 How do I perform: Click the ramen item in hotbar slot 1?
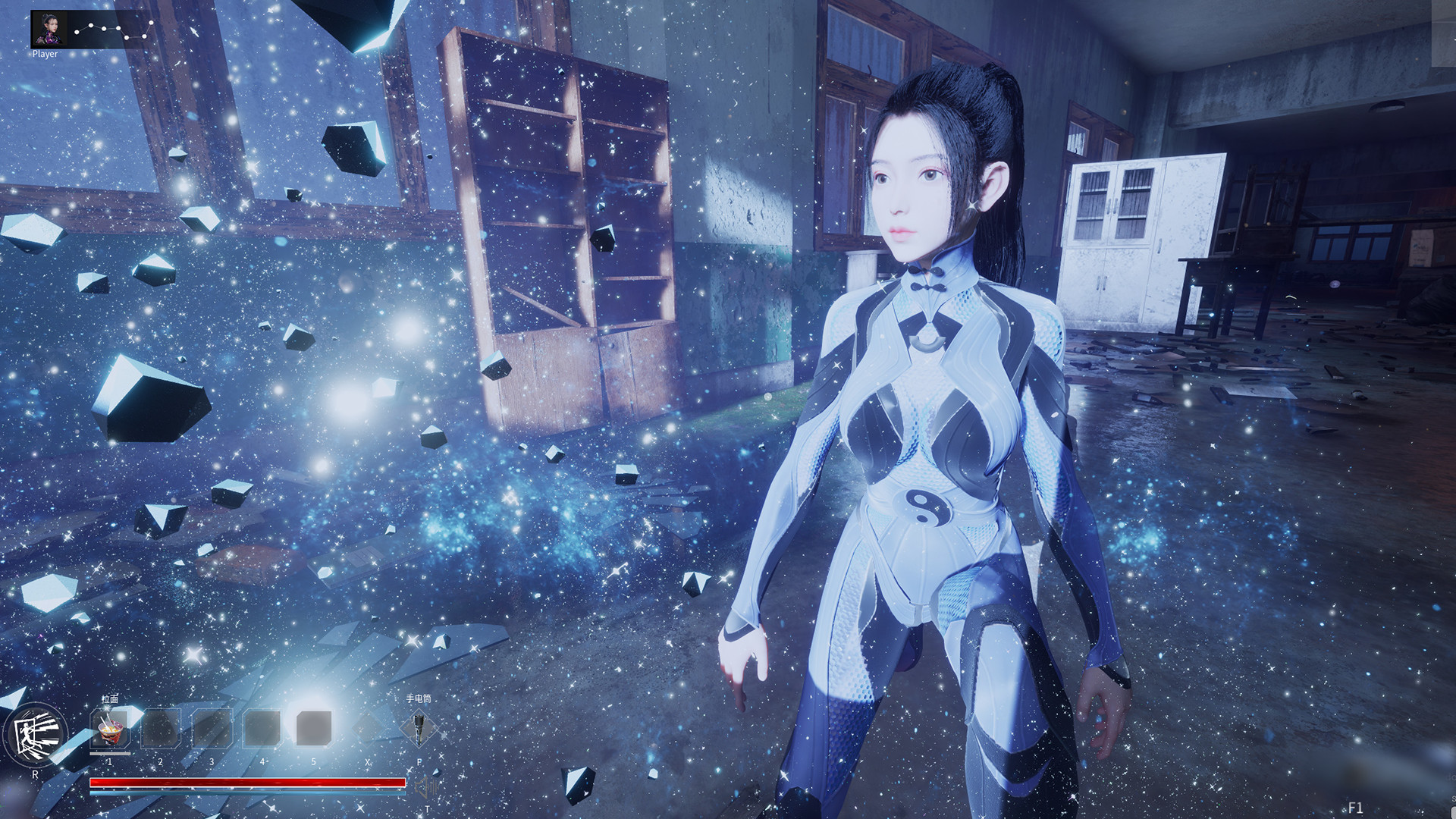pos(109,727)
